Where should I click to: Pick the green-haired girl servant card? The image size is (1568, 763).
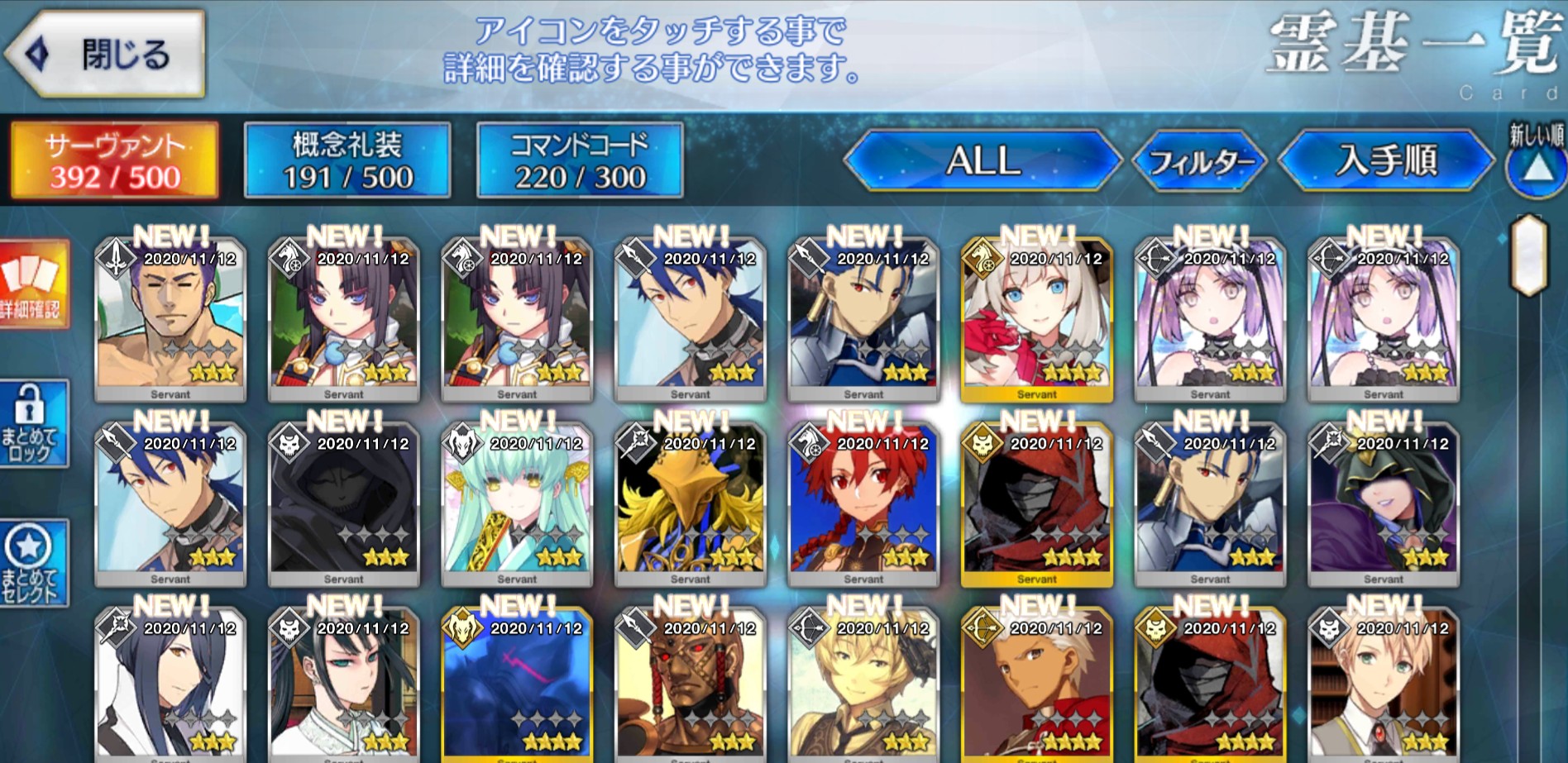coord(517,506)
